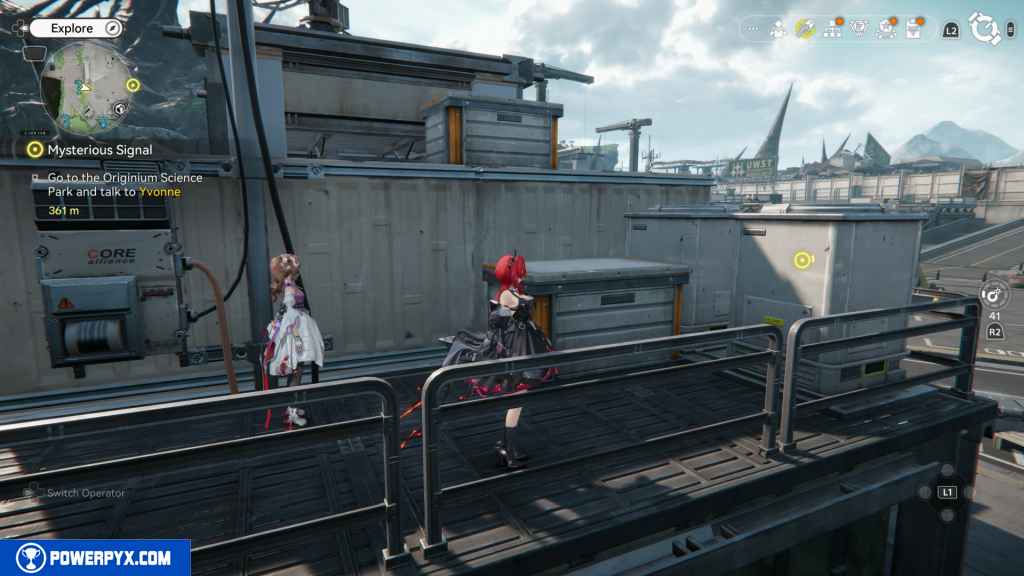
Task: Select the yellow highlighted top-bar icon
Action: point(805,30)
